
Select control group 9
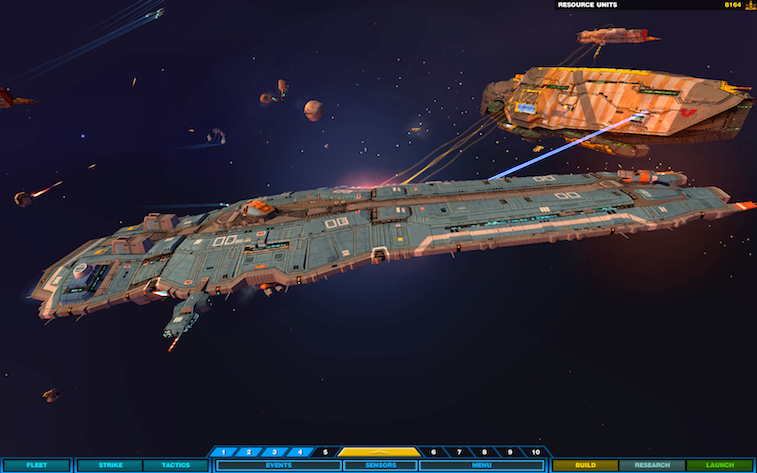pyautogui.click(x=509, y=452)
